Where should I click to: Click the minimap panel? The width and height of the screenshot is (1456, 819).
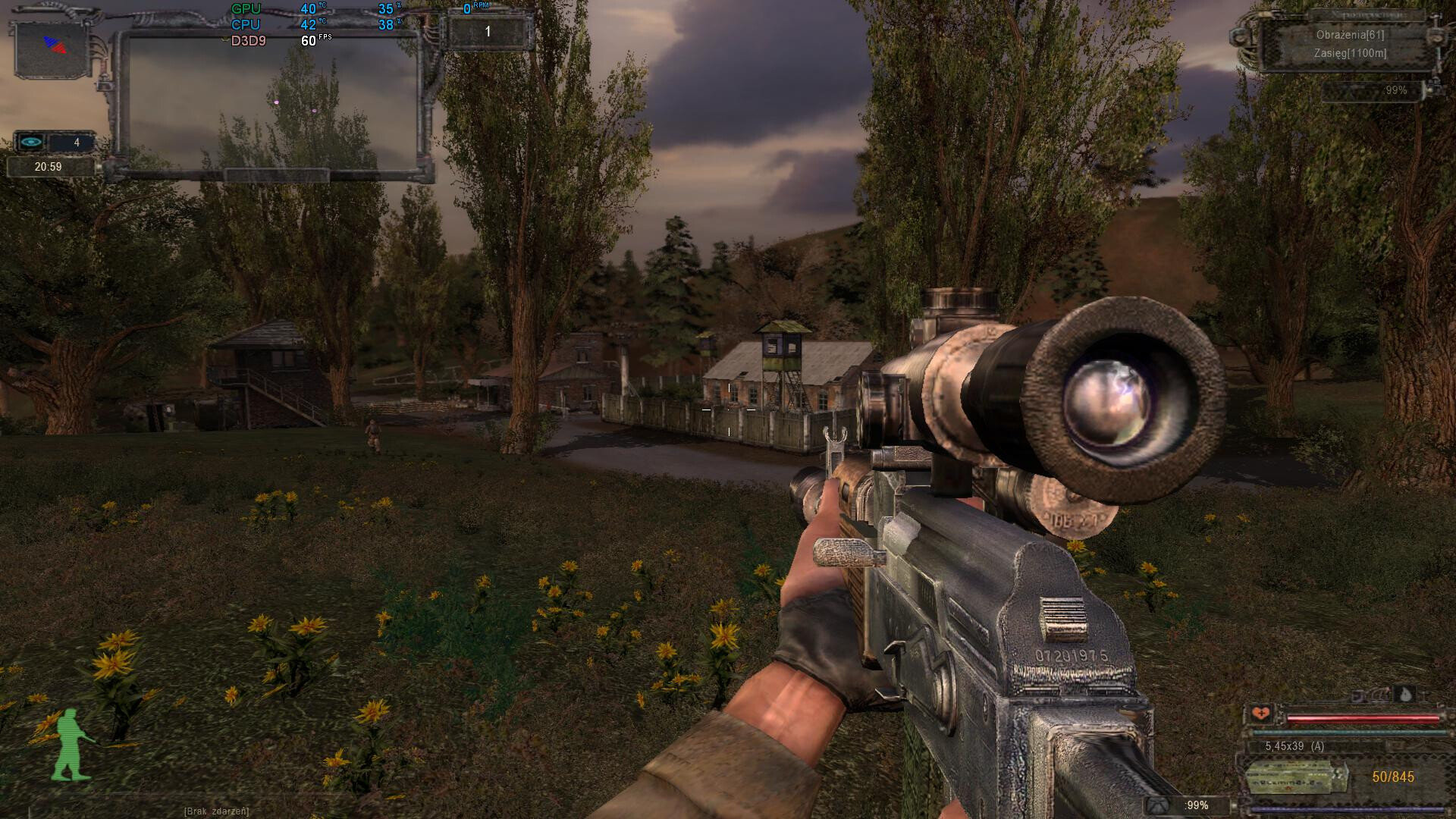coord(271,102)
